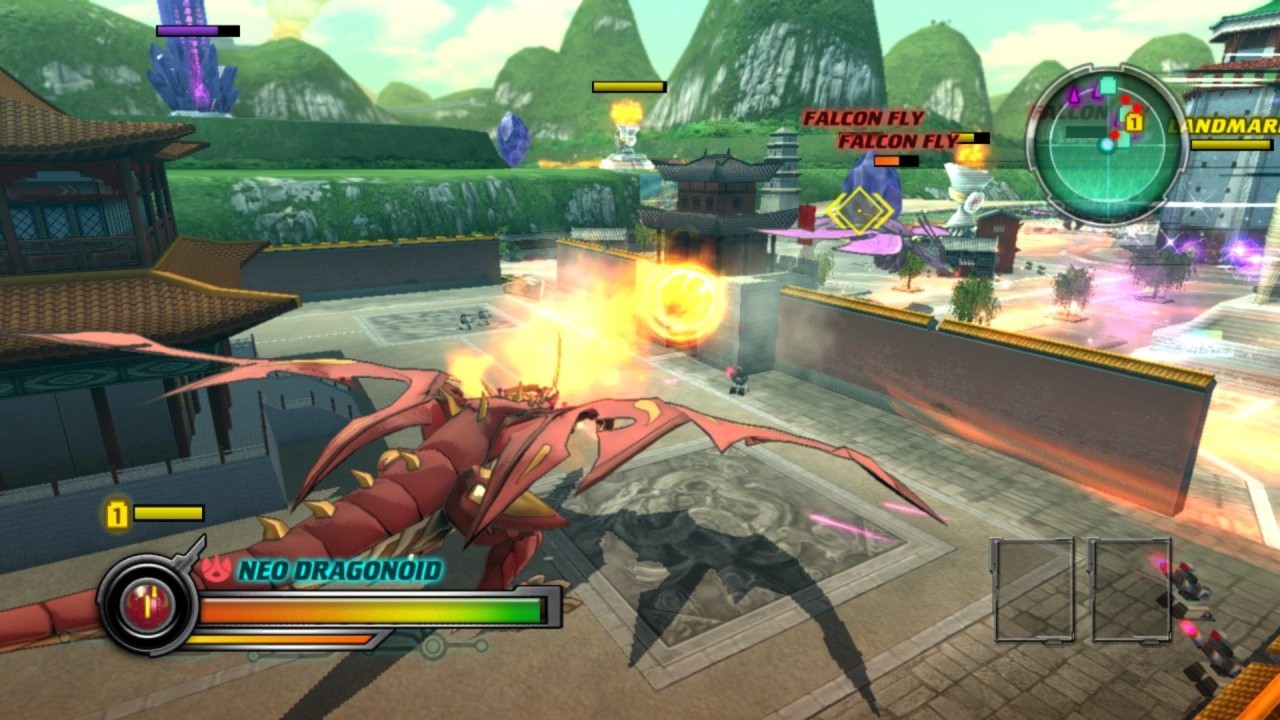1280x720 pixels.
Task: Click the yellow player 1 marker on the minimap
Action: [x=1134, y=122]
